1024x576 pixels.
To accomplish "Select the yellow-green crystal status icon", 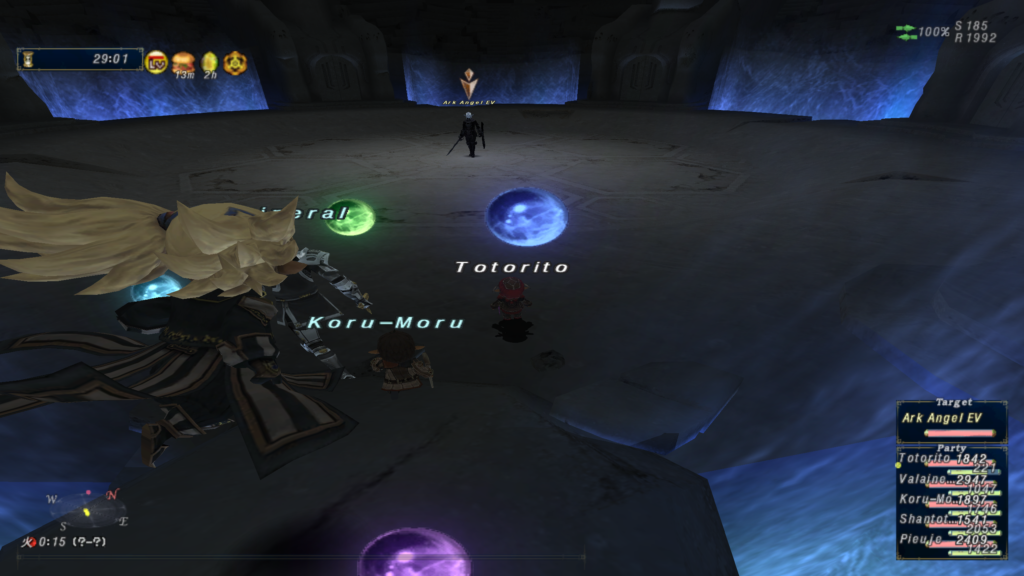I will click(209, 62).
